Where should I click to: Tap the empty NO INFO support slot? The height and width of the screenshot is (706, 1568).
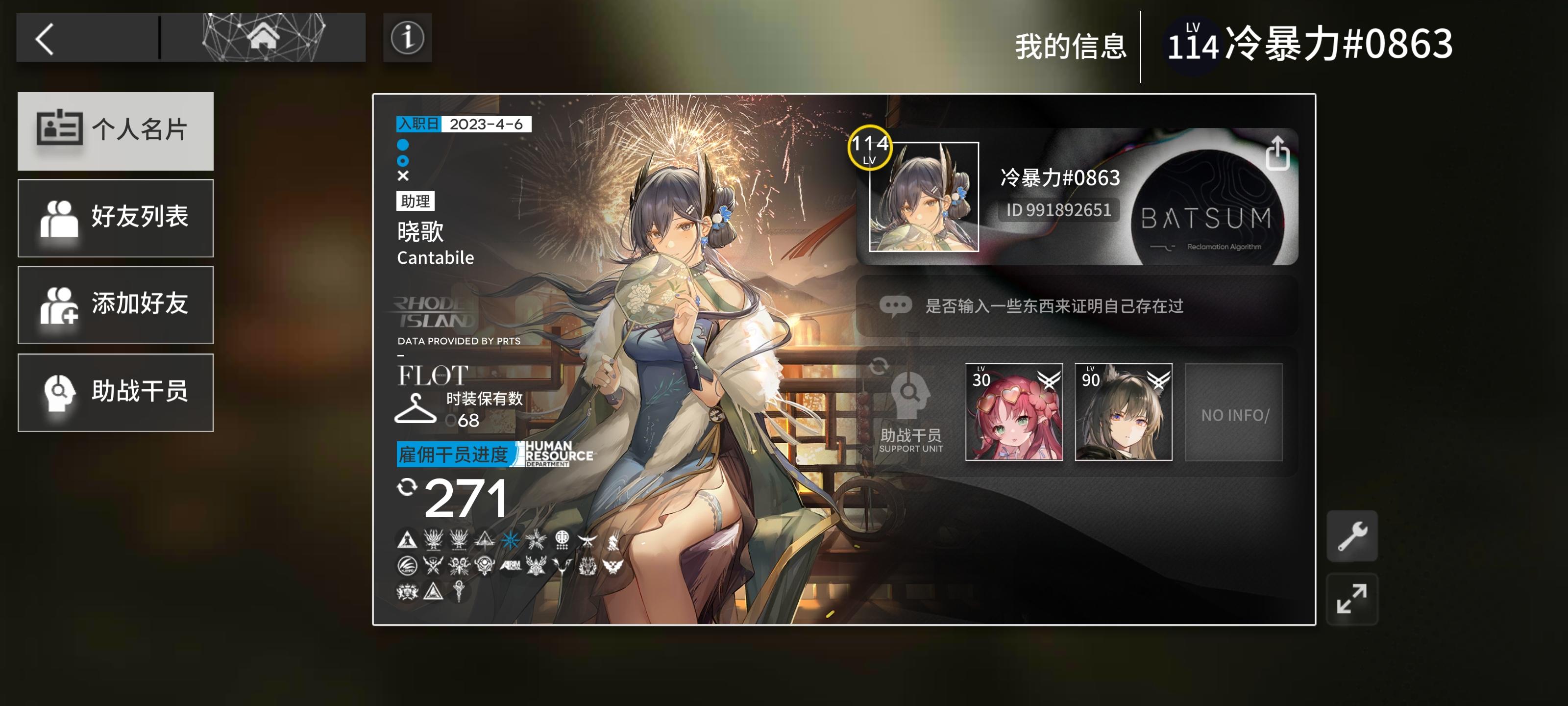tap(1234, 413)
